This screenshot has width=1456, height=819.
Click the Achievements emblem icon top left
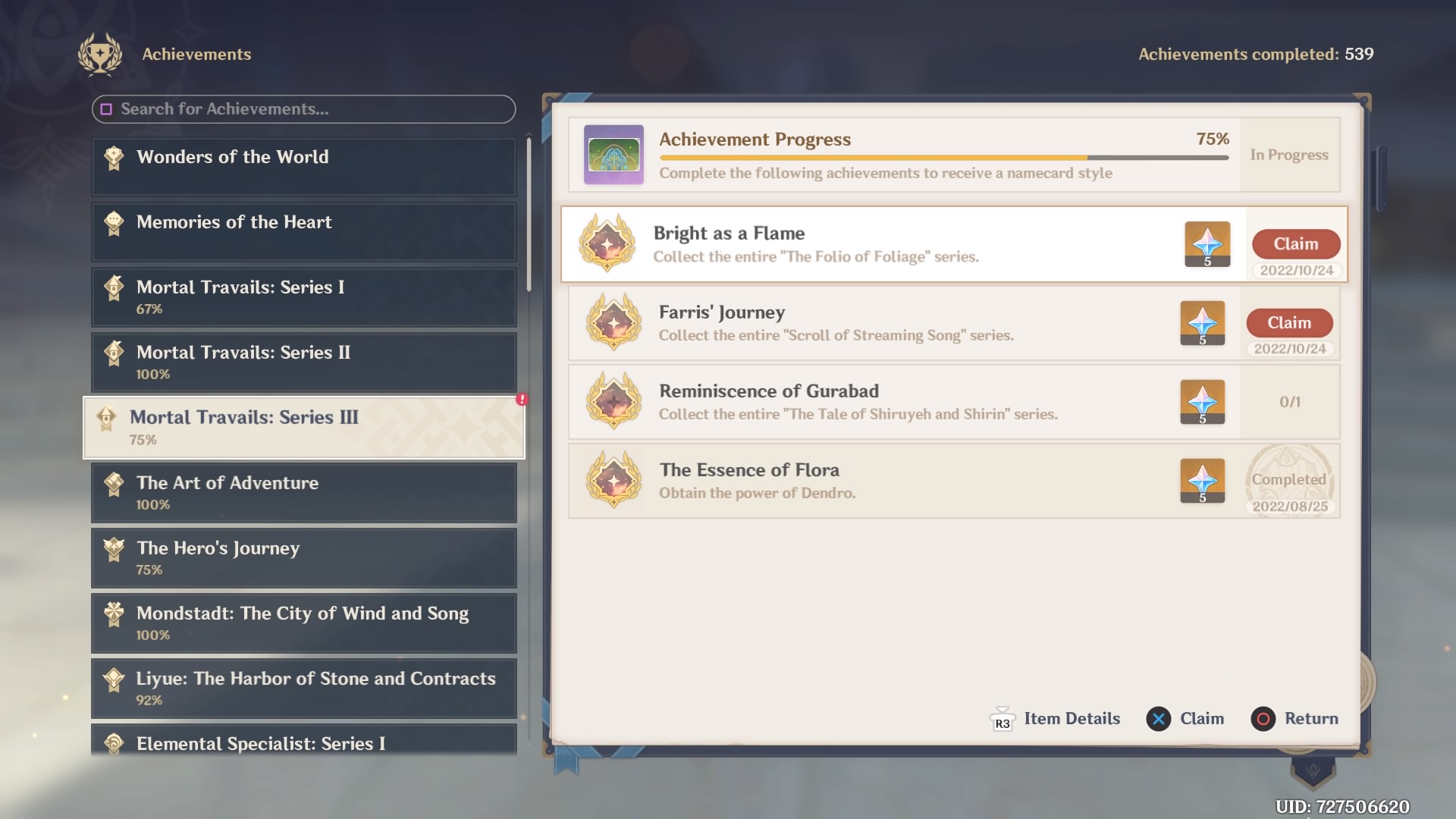pyautogui.click(x=101, y=54)
